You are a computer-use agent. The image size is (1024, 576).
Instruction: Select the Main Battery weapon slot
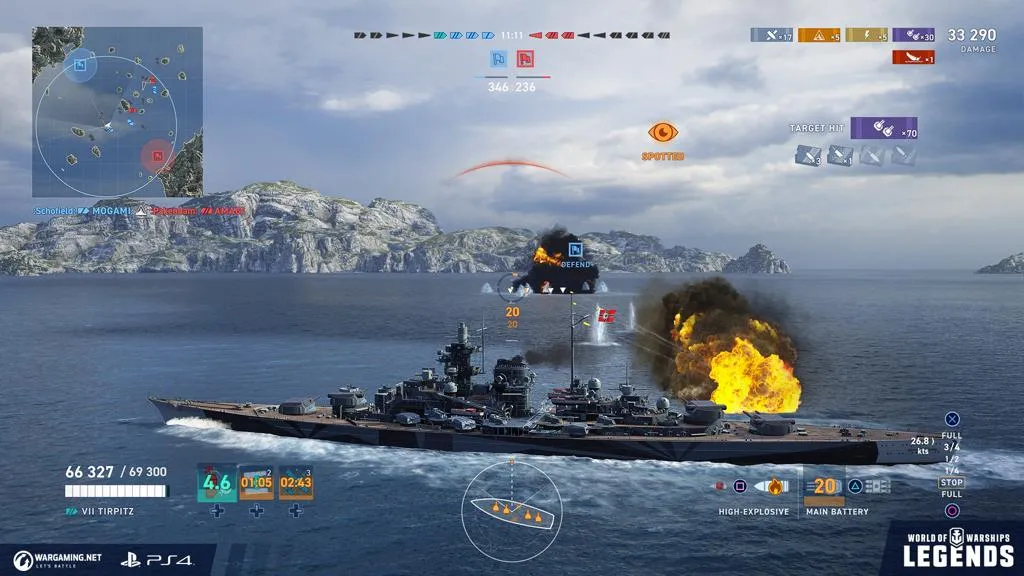[824, 487]
